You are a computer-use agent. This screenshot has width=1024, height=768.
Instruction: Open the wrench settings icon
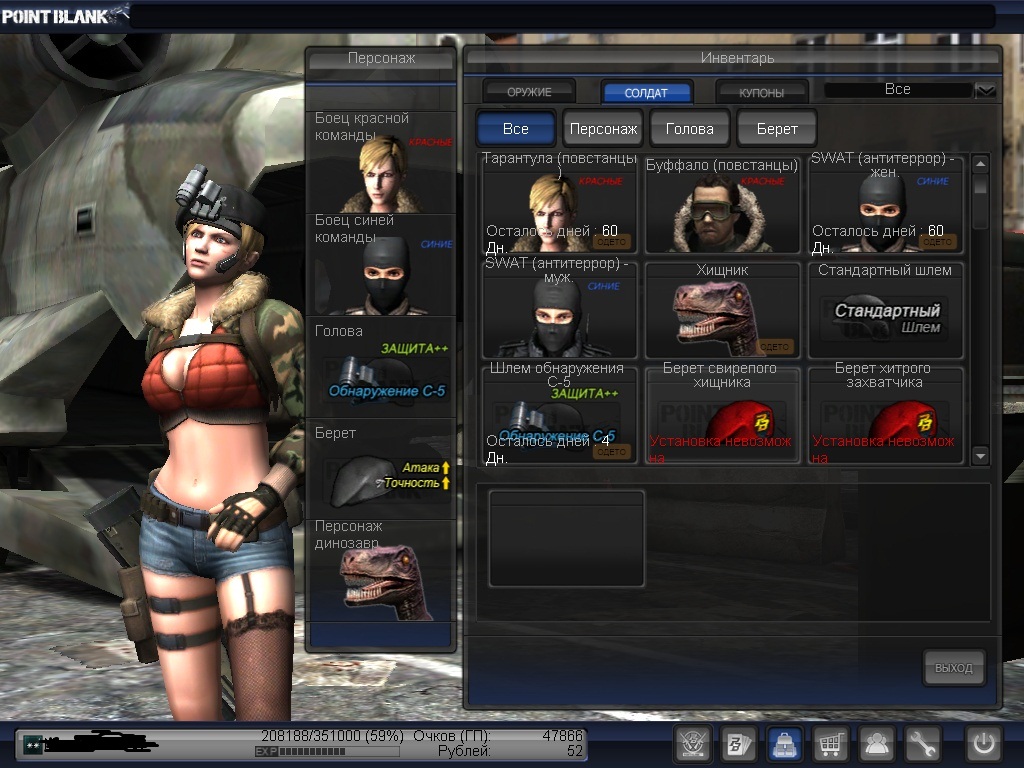[923, 743]
